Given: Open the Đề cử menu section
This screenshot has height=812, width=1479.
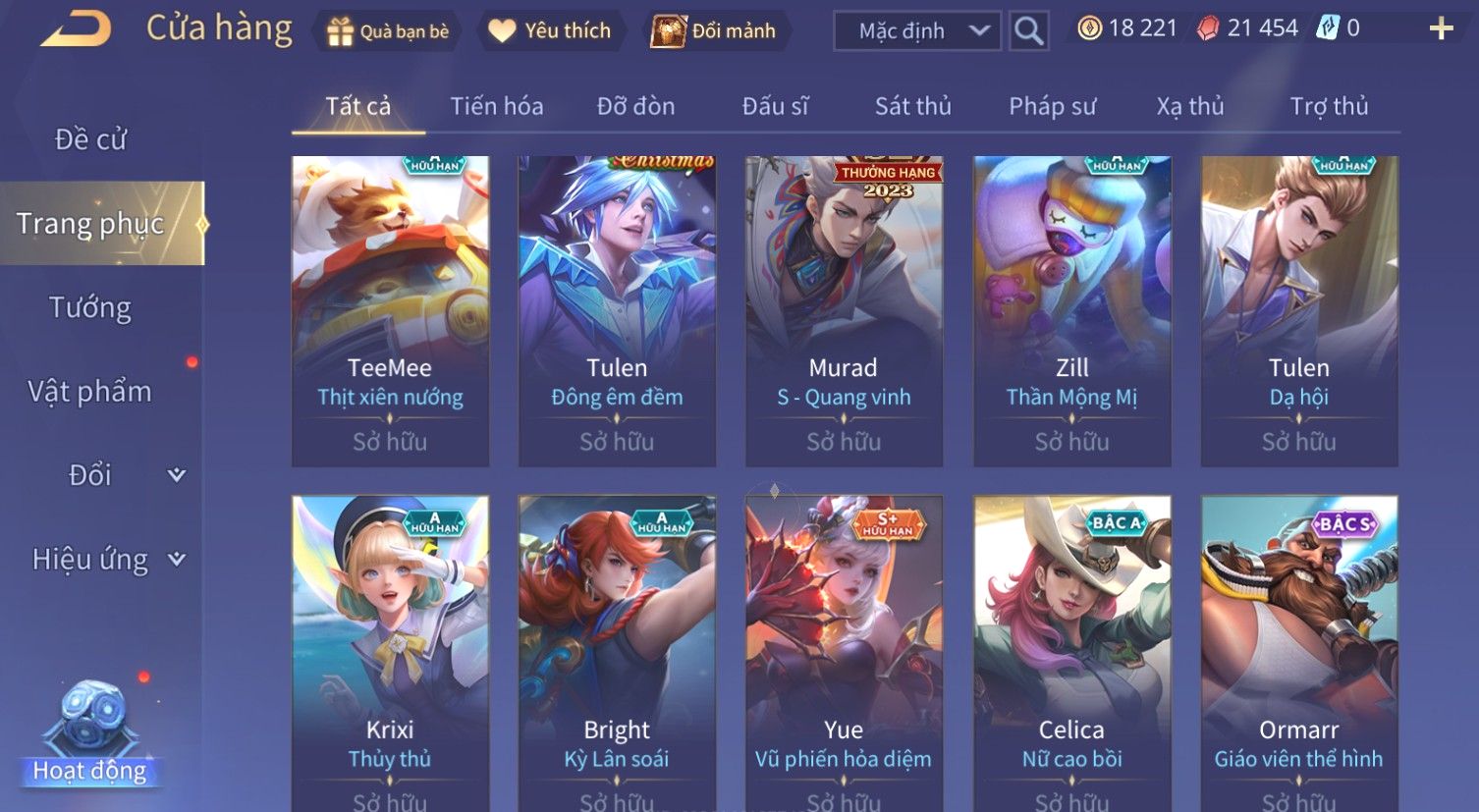Looking at the screenshot, I should click(90, 139).
